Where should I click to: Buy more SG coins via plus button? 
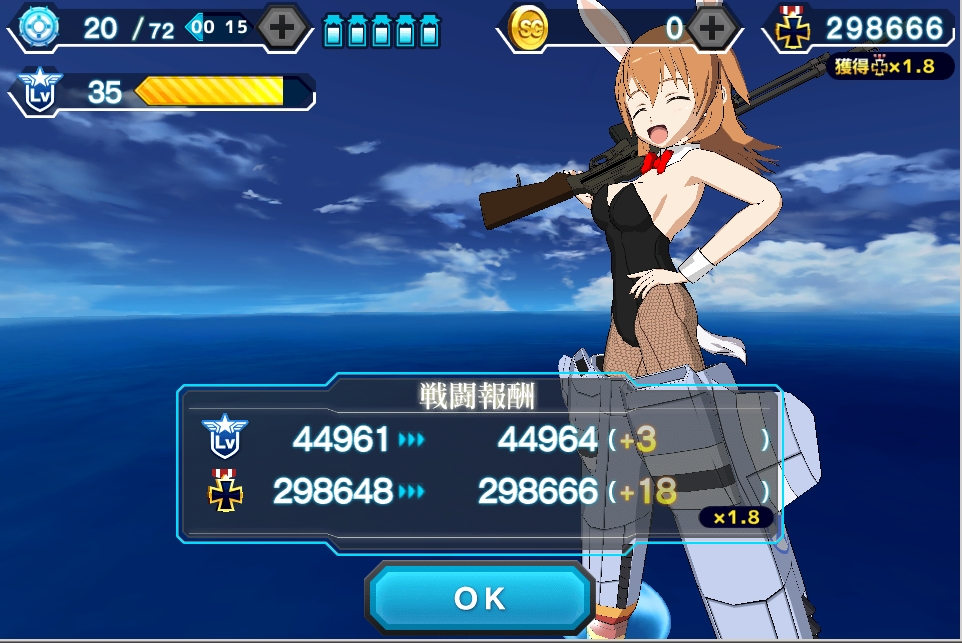(712, 28)
